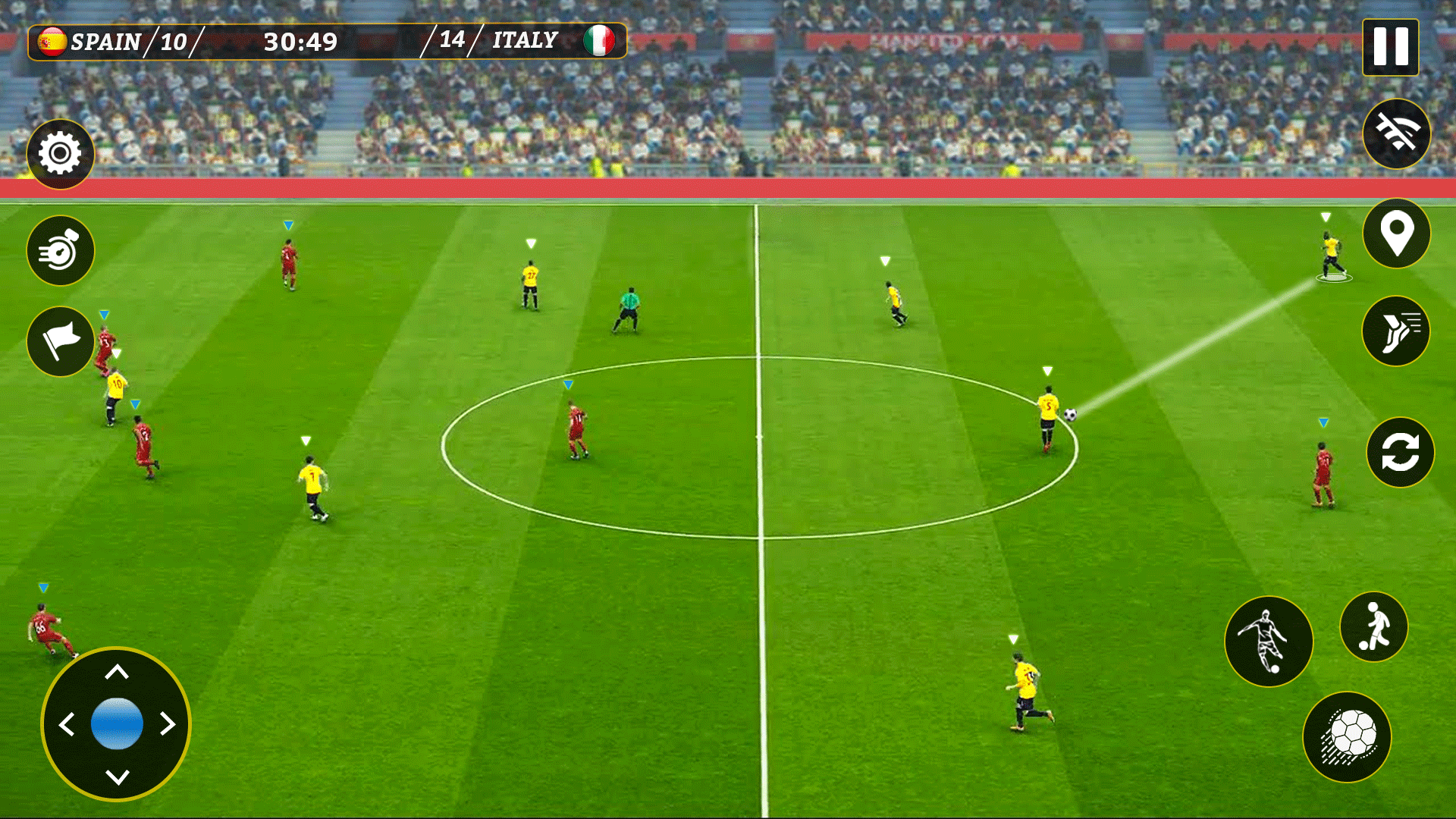Pause the match

(x=1390, y=47)
